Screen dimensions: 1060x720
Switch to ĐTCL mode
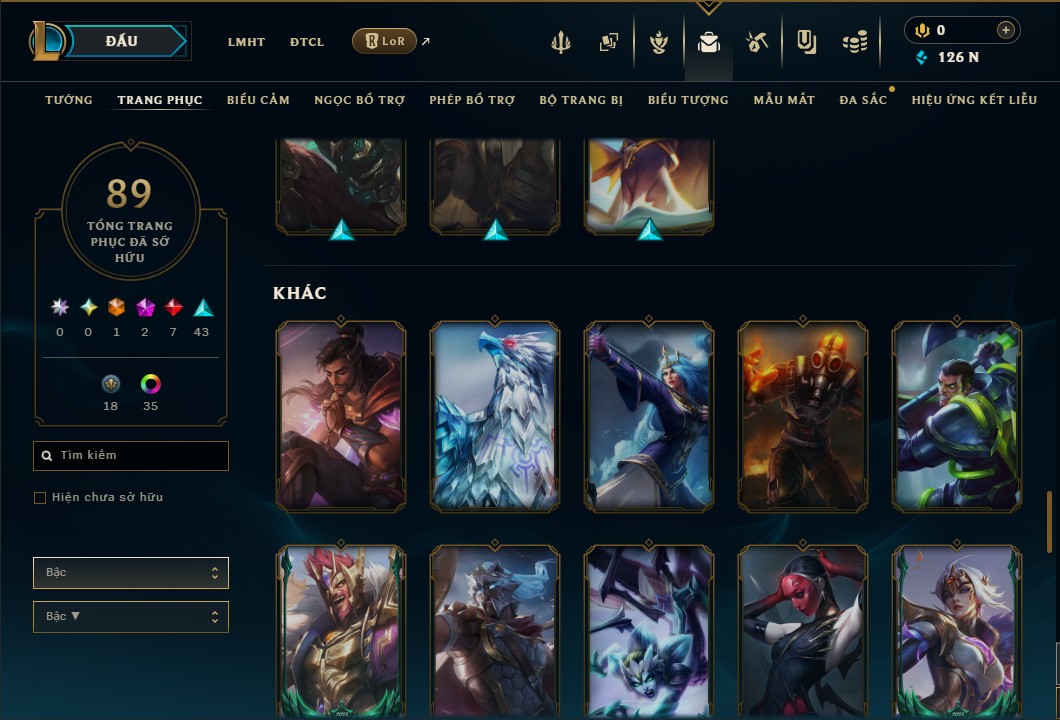307,42
